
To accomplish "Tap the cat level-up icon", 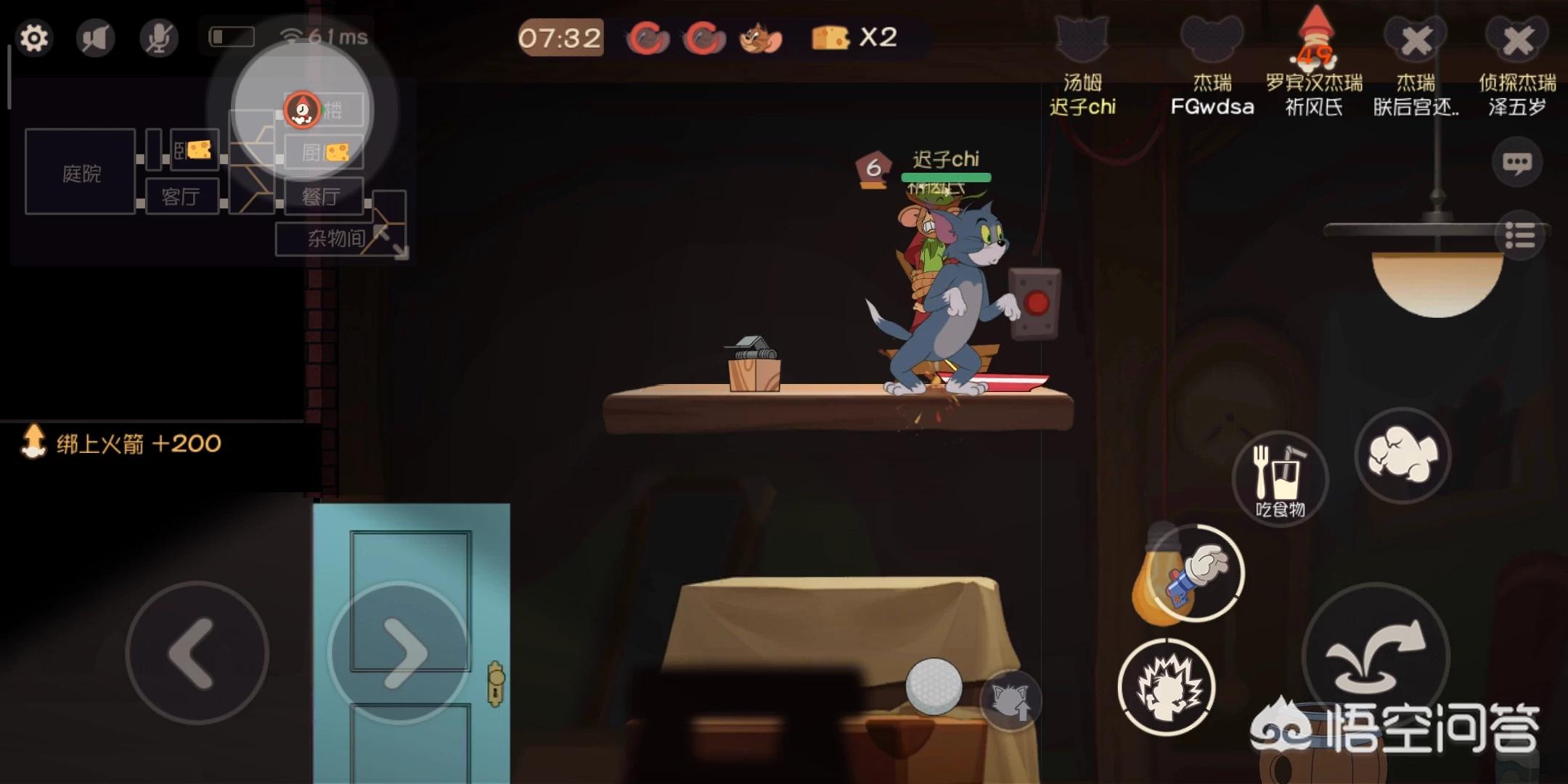I will 1010,701.
